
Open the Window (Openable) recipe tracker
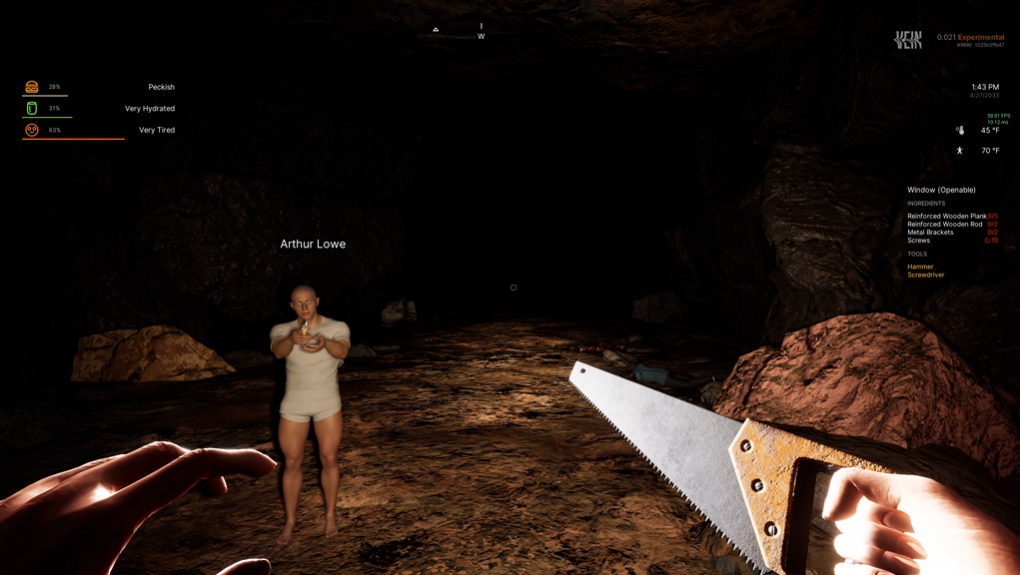point(941,190)
